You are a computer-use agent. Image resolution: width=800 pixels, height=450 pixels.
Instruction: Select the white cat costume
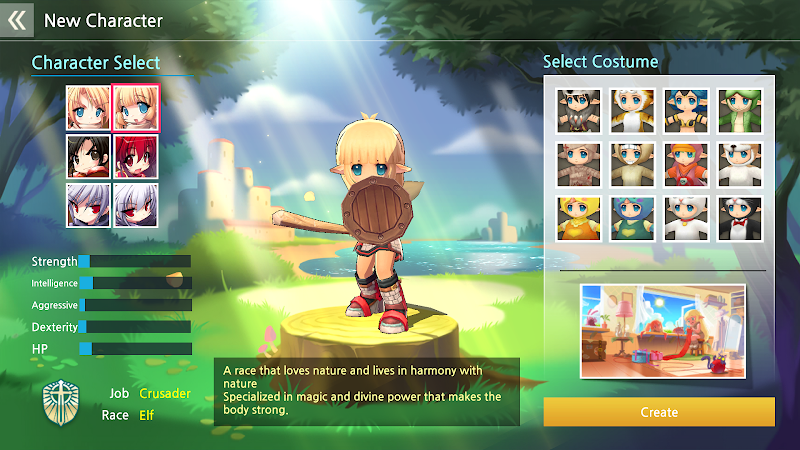[686, 216]
